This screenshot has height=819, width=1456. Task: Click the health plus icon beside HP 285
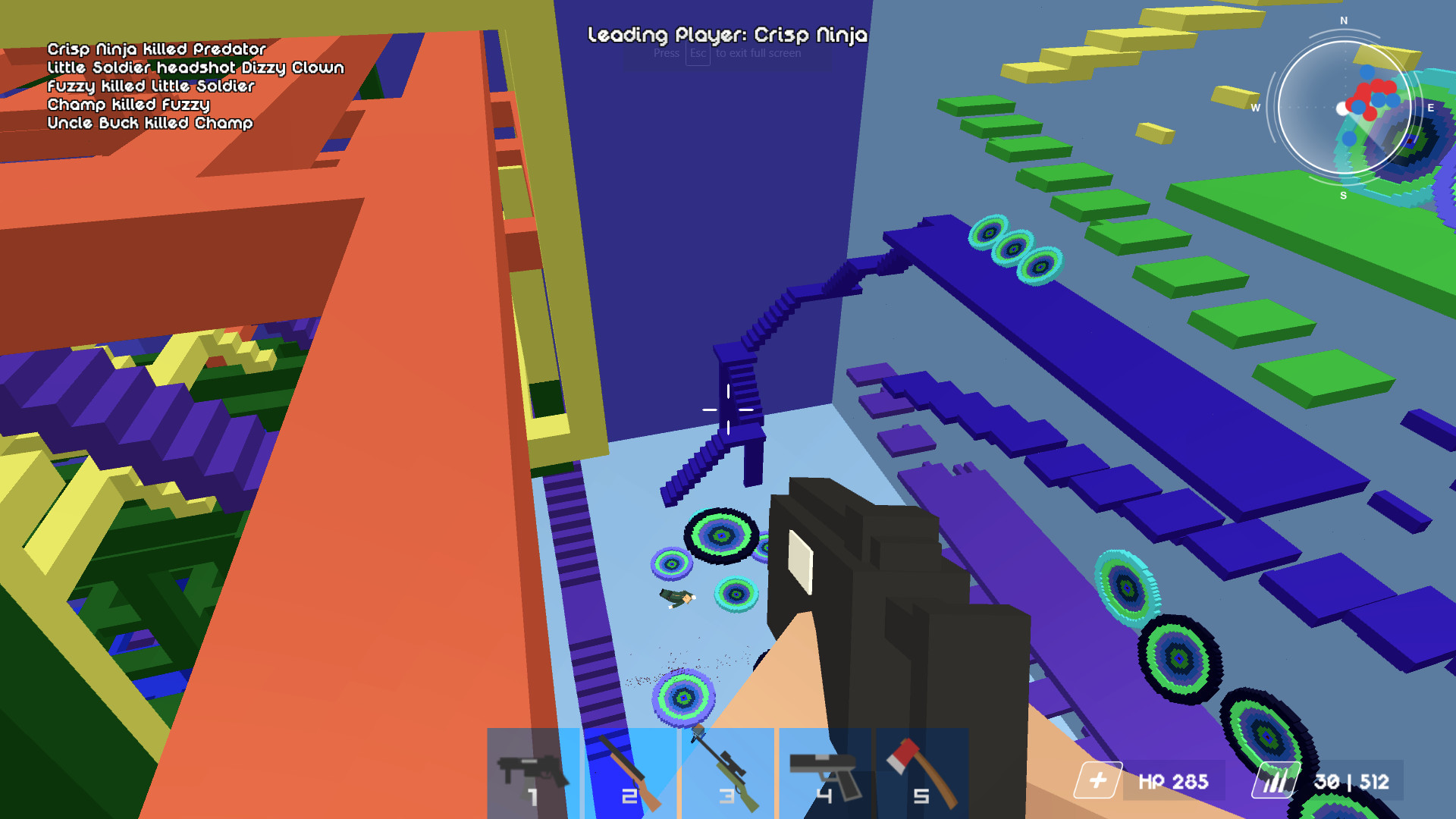point(1098,780)
